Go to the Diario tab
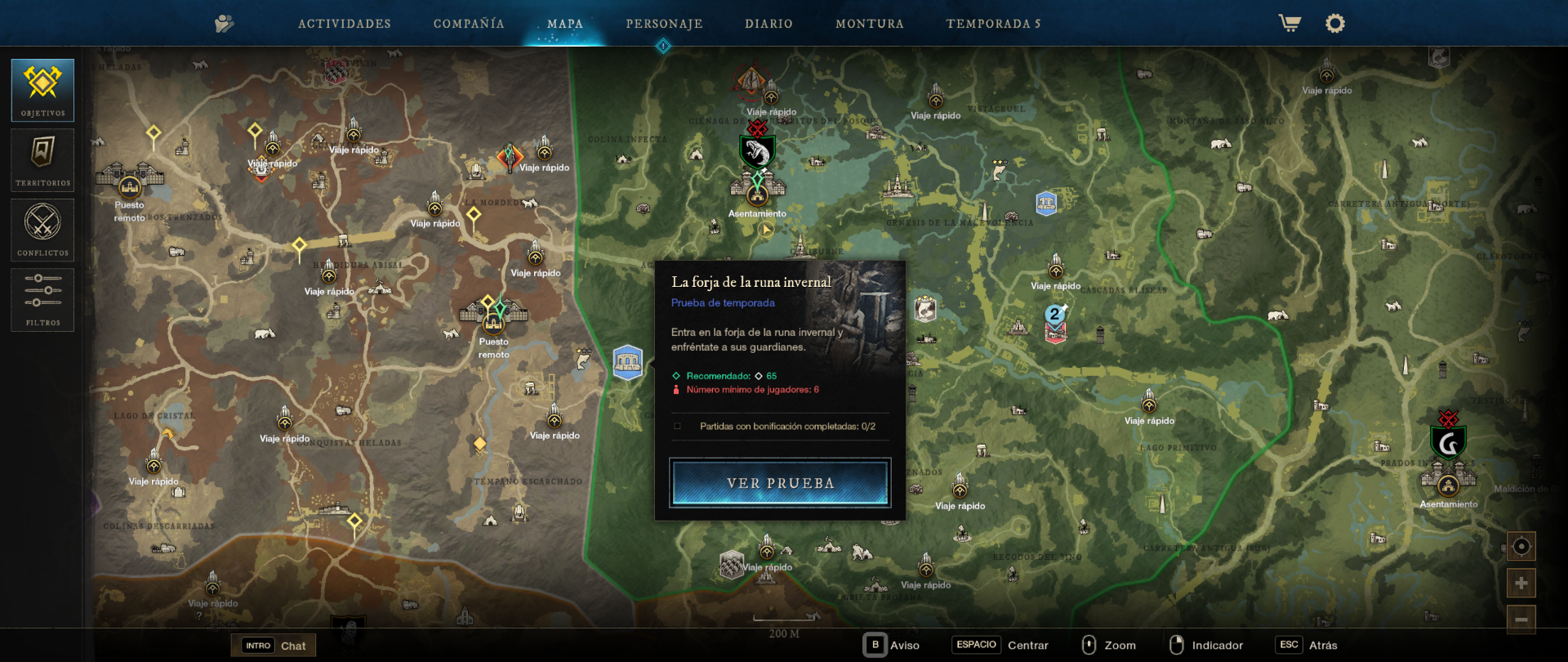 pyautogui.click(x=768, y=24)
